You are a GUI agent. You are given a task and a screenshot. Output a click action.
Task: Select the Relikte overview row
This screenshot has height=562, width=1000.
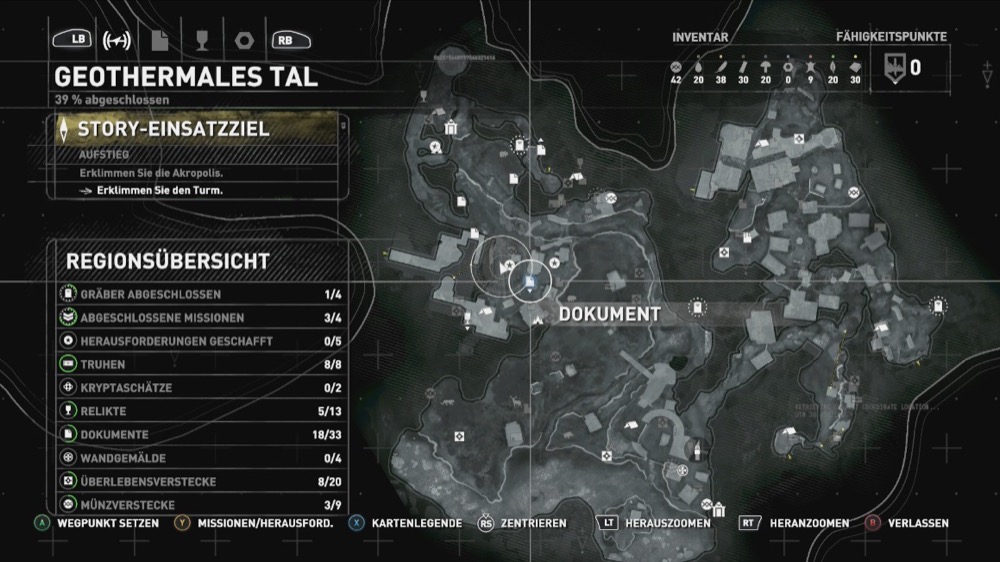tap(200, 411)
